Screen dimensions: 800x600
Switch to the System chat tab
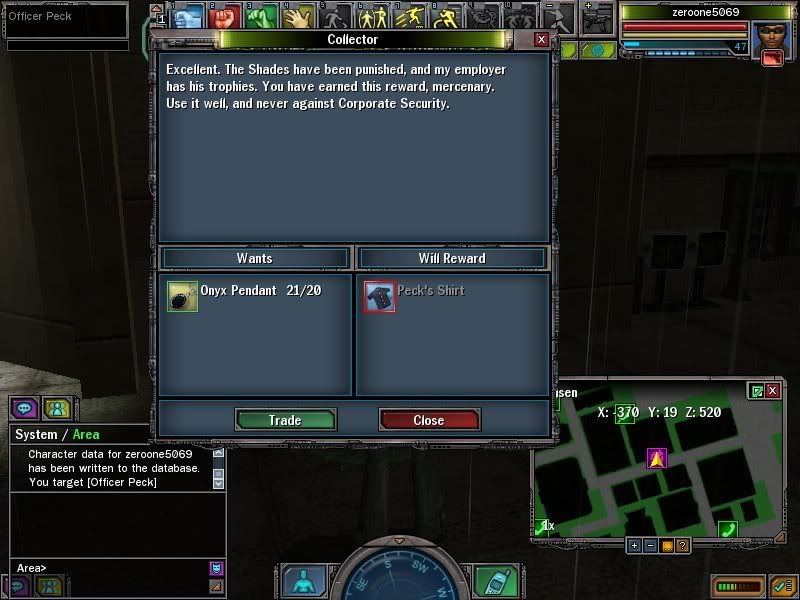pos(36,434)
